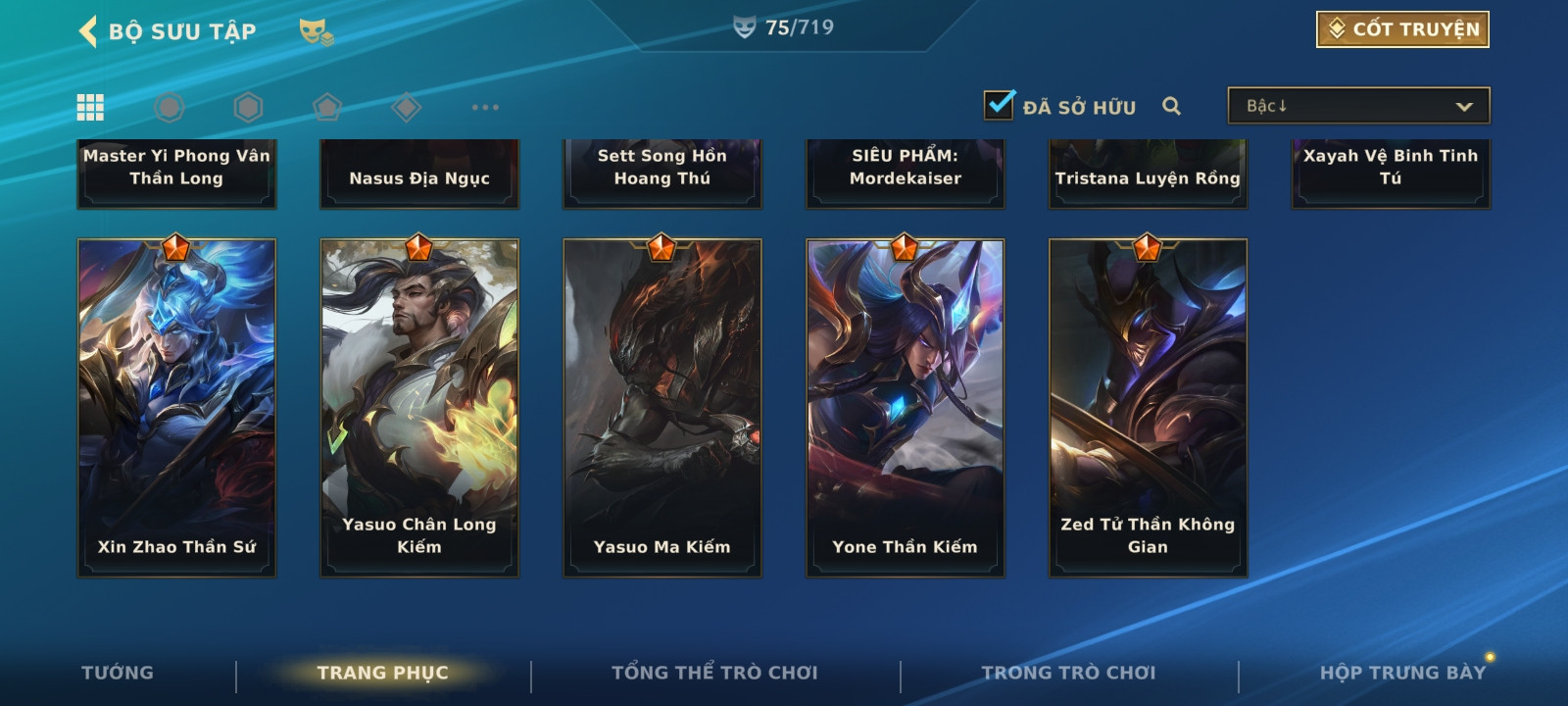
Task: Select the Yasuo Ma Kiếm skin card
Action: (662, 407)
